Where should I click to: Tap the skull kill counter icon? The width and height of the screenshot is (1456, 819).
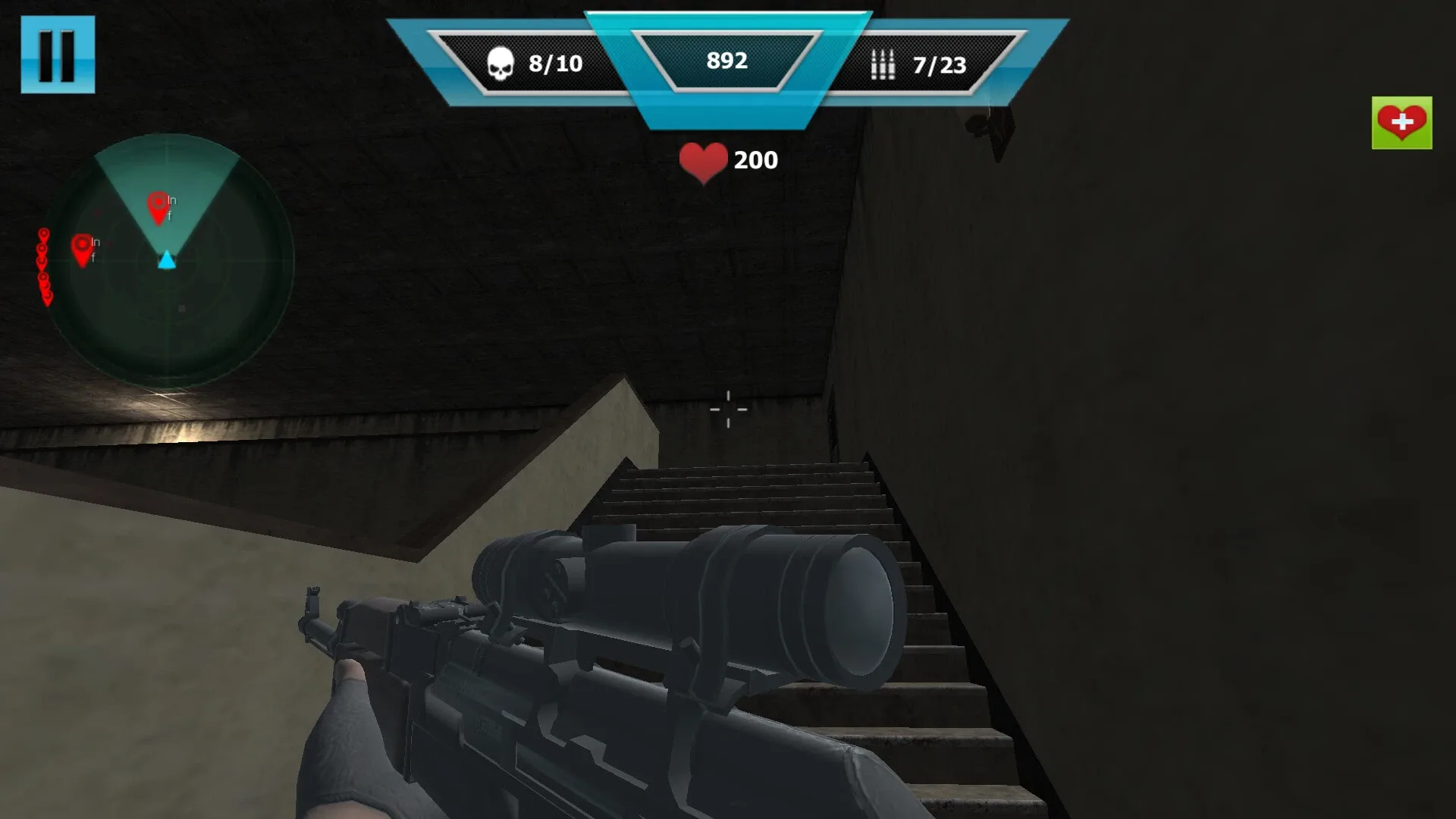500,63
